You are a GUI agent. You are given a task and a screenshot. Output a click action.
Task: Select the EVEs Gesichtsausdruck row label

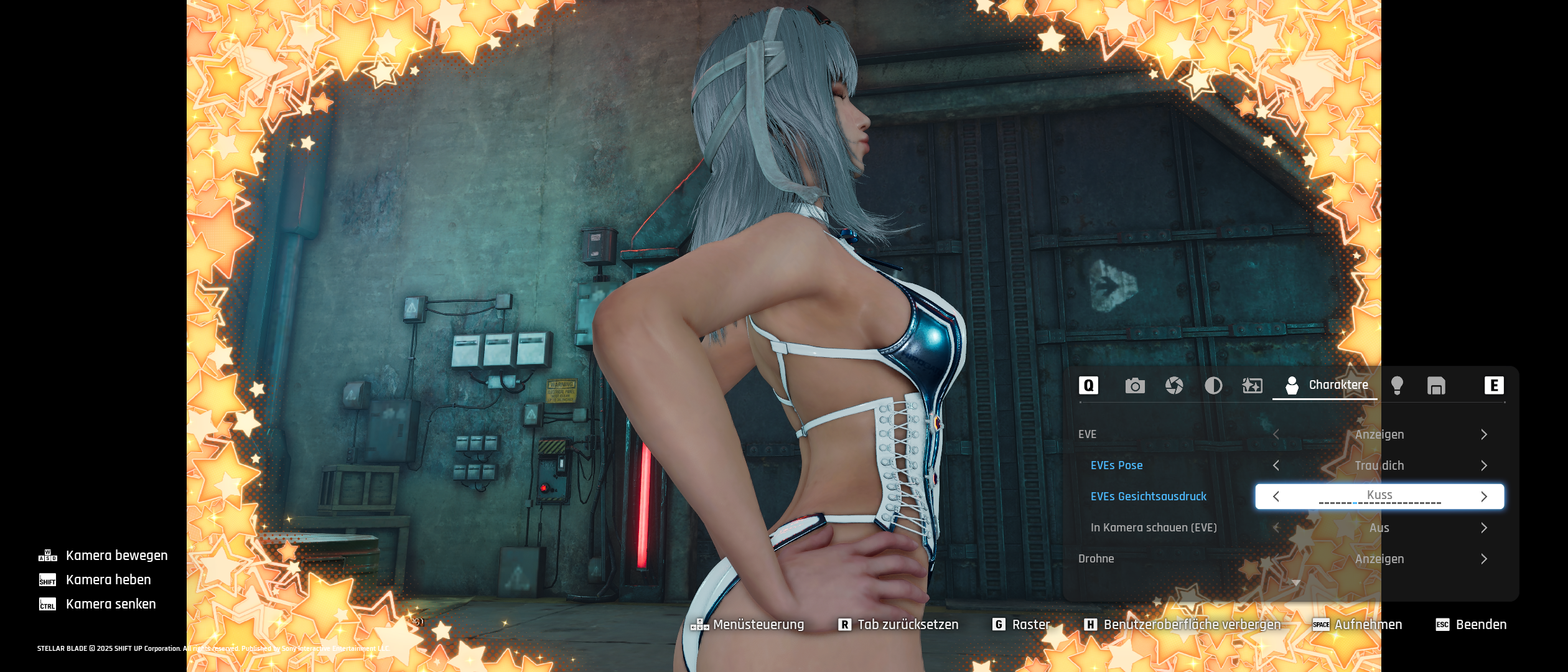1148,497
